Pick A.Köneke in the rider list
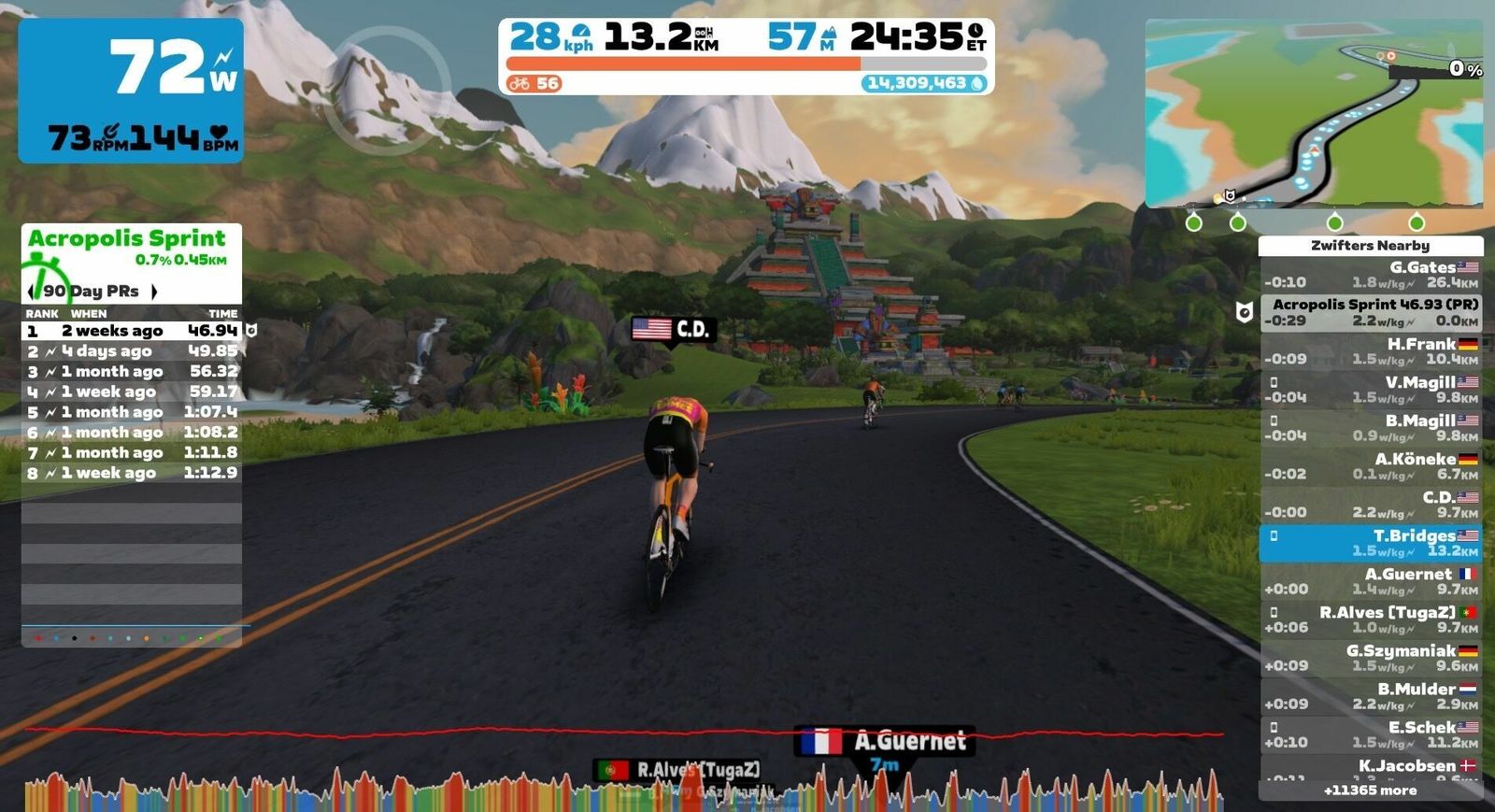This screenshot has height=812, width=1495. pyautogui.click(x=1370, y=466)
